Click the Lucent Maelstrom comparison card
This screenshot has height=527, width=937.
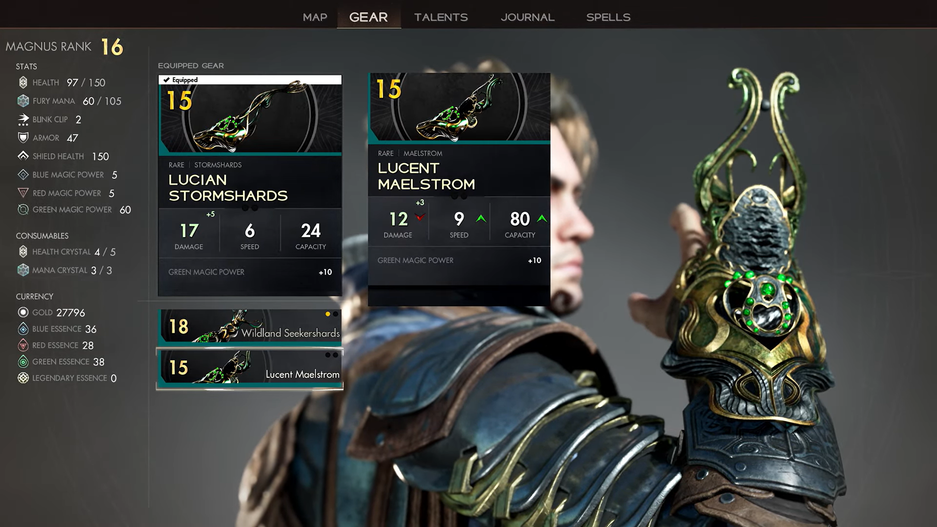tap(459, 189)
